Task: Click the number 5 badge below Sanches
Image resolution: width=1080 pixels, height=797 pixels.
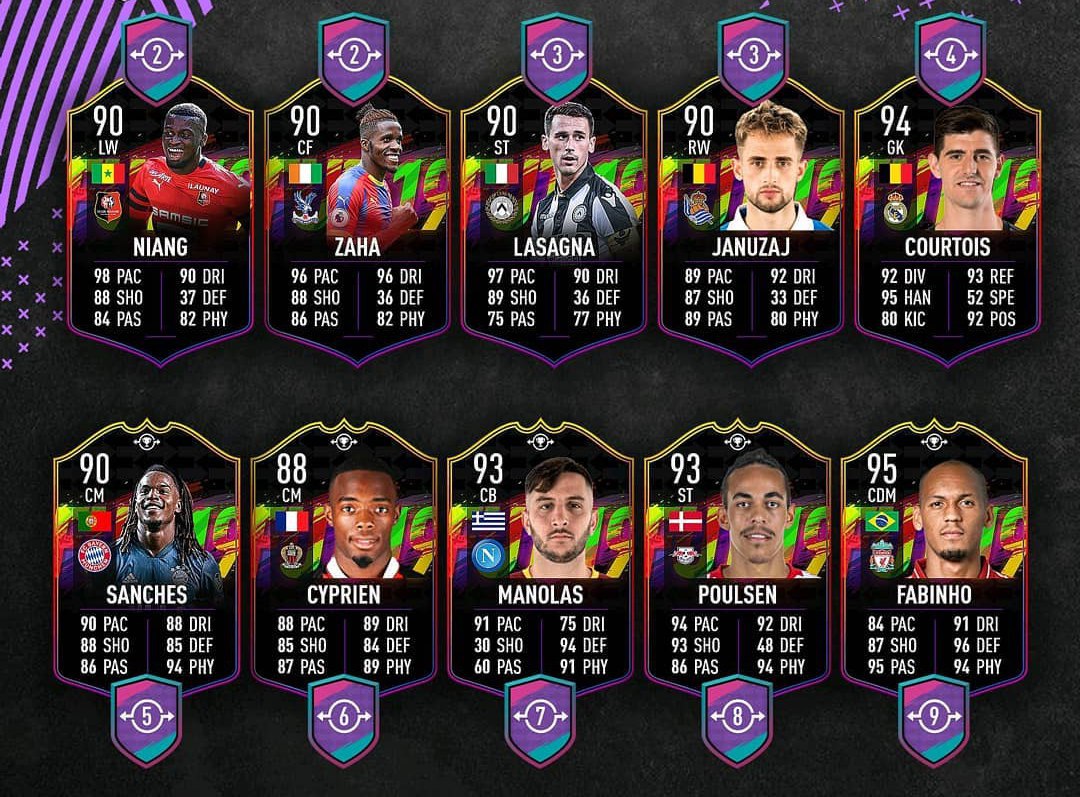Action: [x=147, y=717]
